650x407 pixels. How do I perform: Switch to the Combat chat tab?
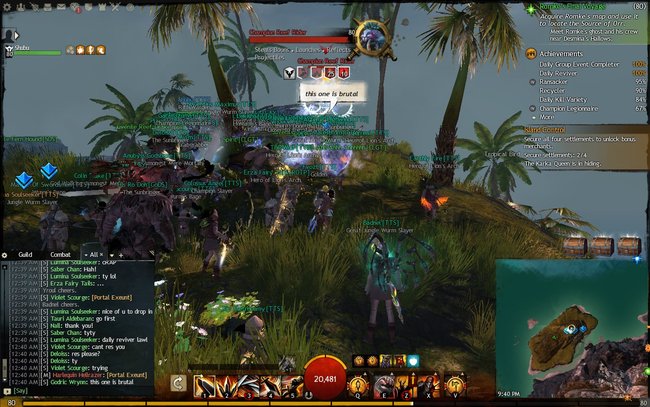[x=60, y=254]
